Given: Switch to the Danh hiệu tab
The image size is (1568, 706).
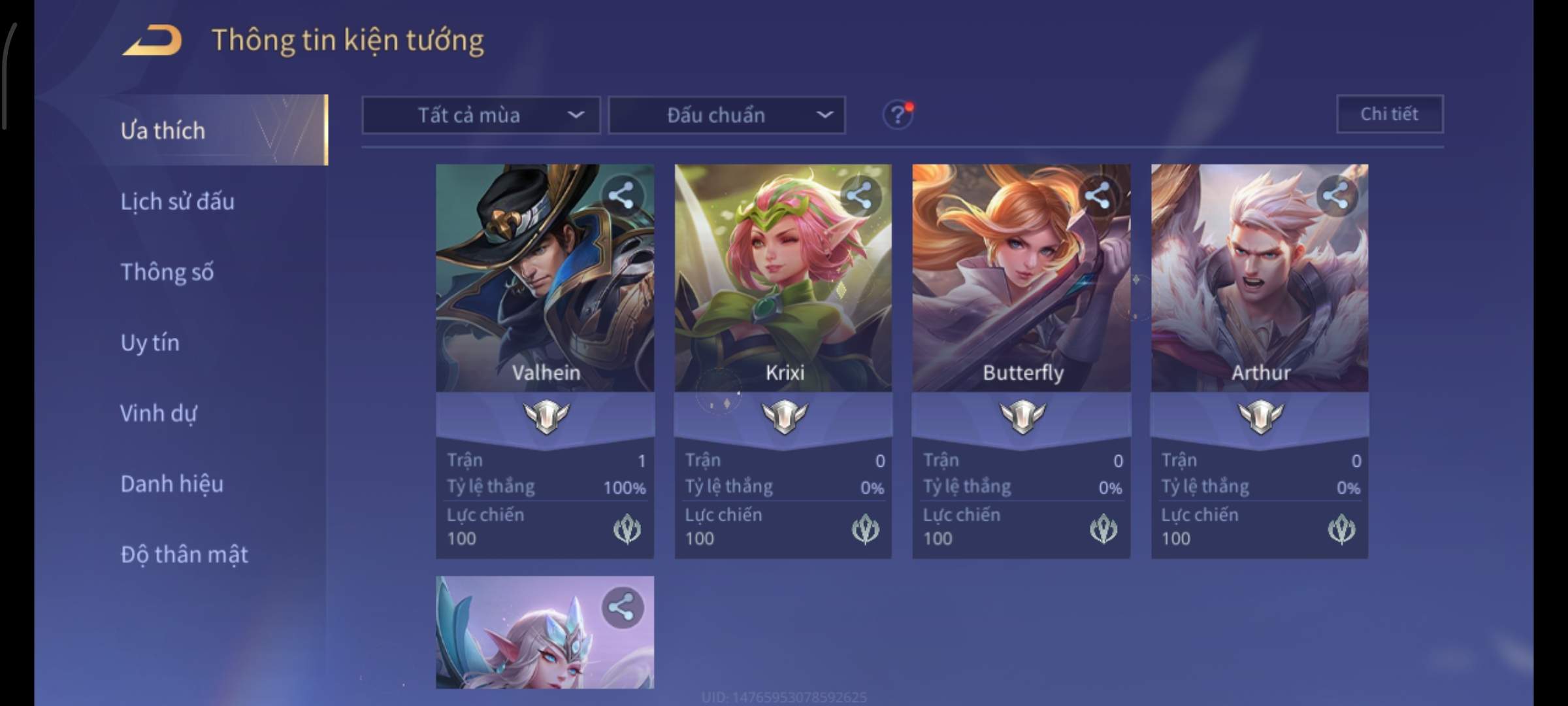Looking at the screenshot, I should (x=172, y=484).
